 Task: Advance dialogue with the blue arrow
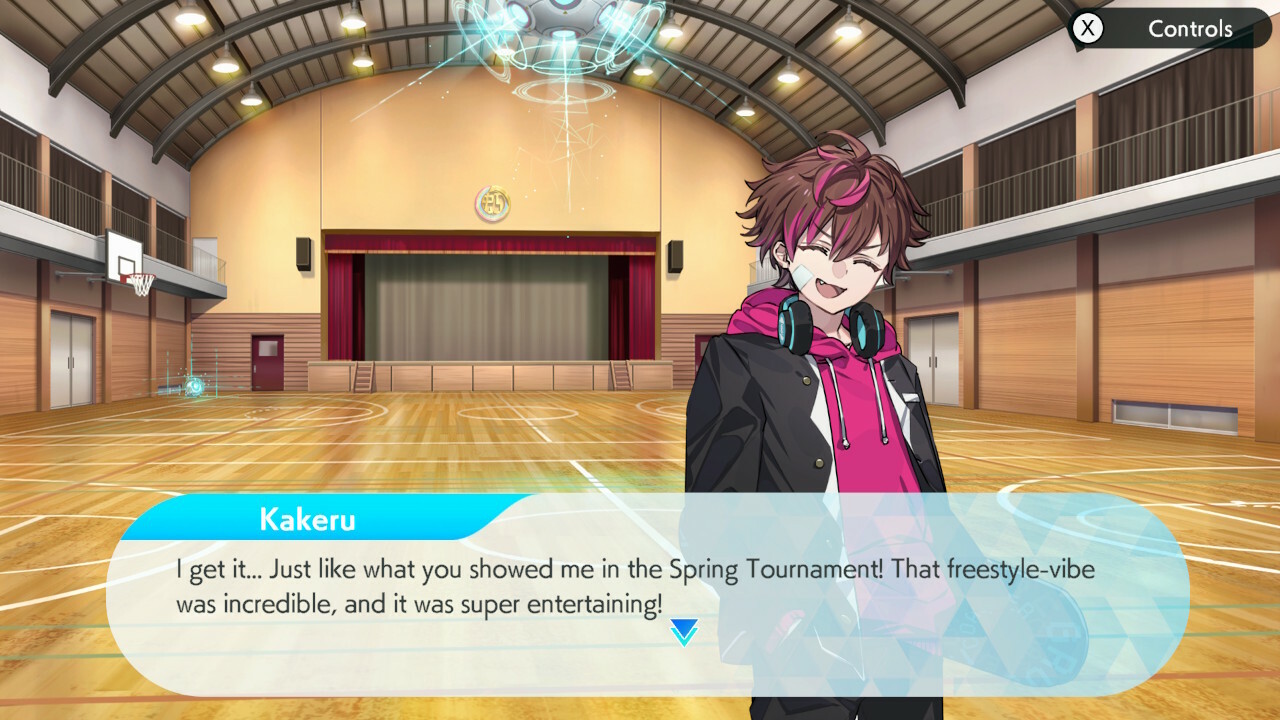coord(684,631)
